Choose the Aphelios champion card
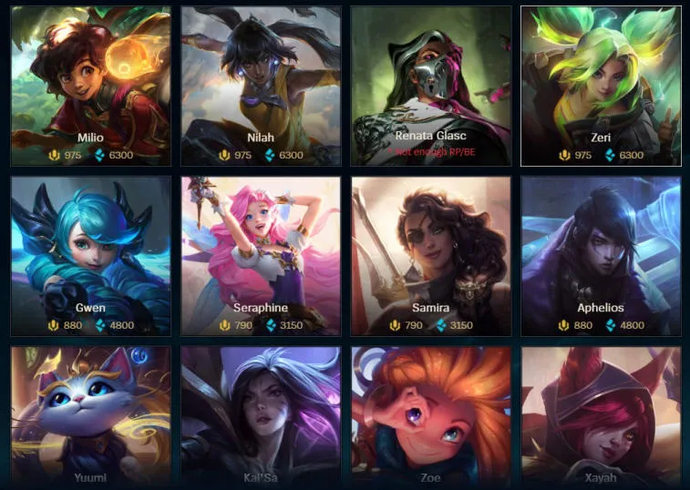The height and width of the screenshot is (490, 690). (601, 256)
